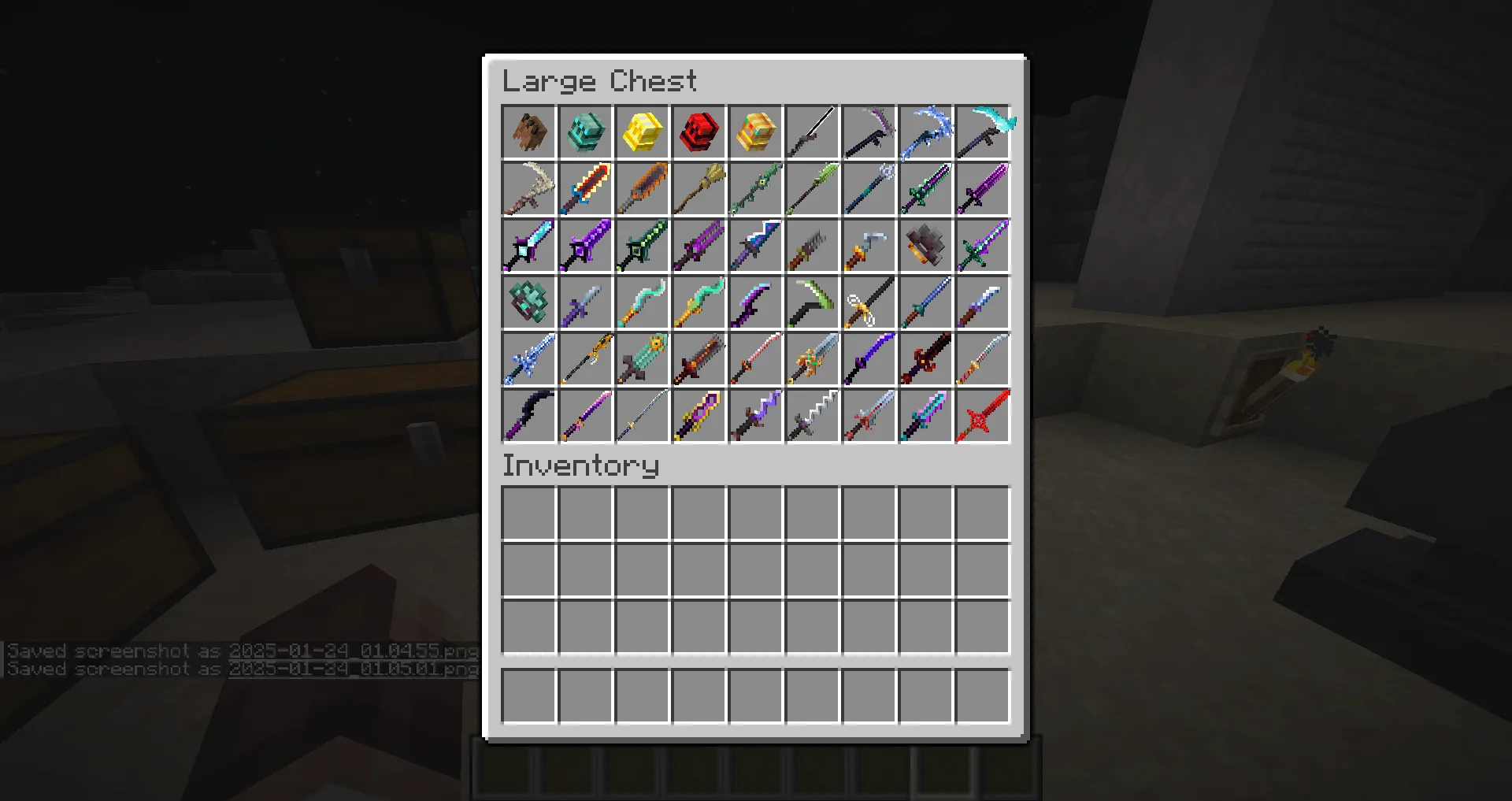
Task: Select the bone cutlass
Action: tap(528, 188)
